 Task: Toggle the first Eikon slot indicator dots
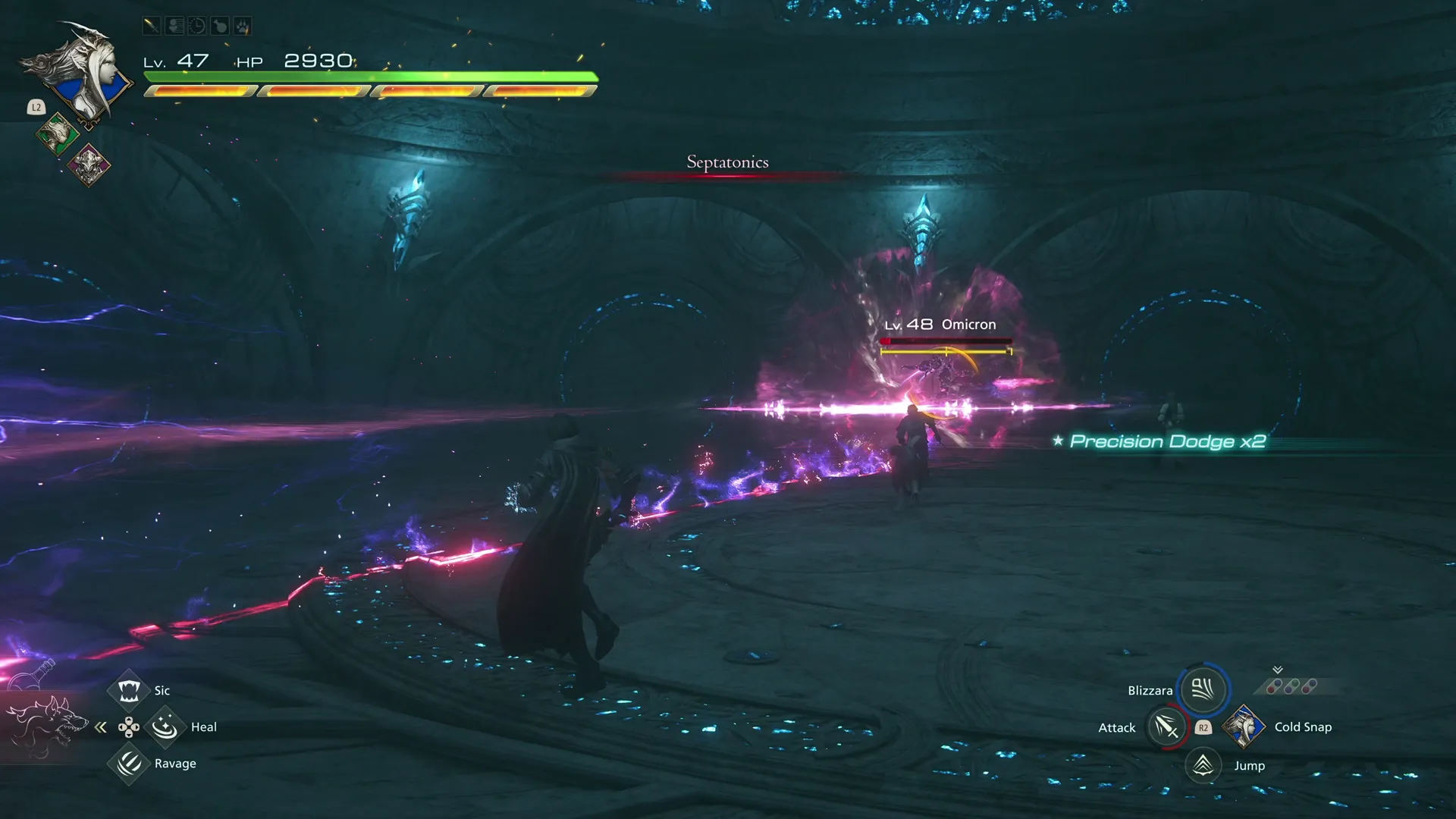point(1273,686)
